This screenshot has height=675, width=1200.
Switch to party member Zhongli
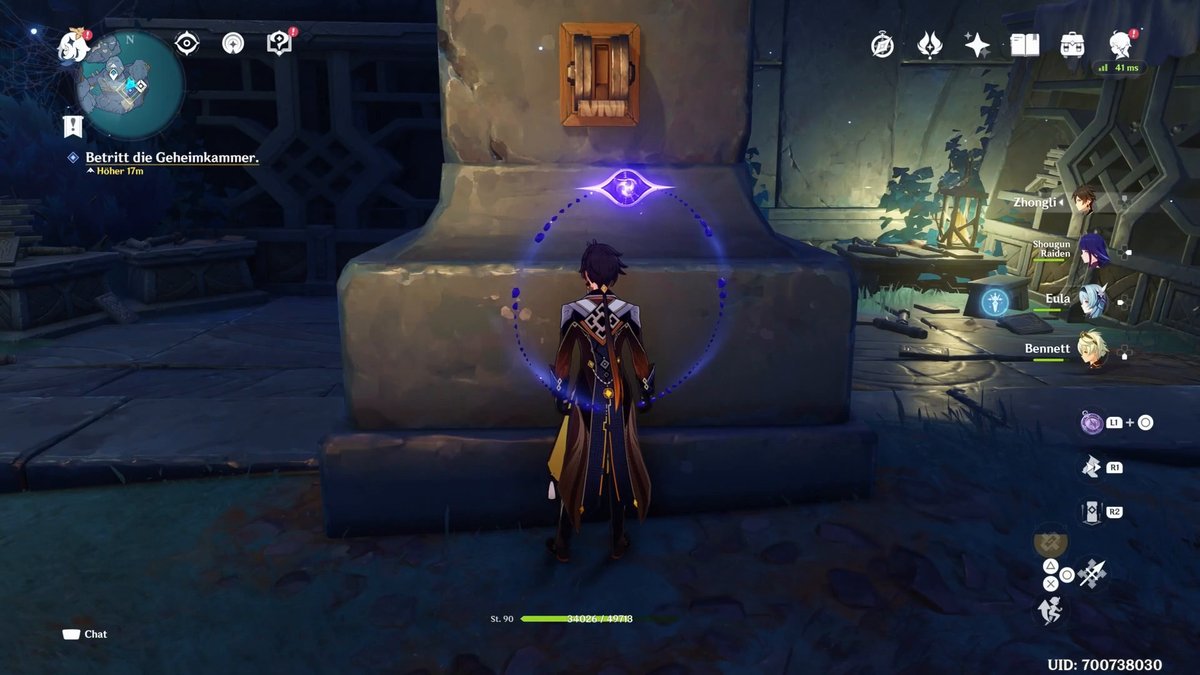coord(1083,200)
